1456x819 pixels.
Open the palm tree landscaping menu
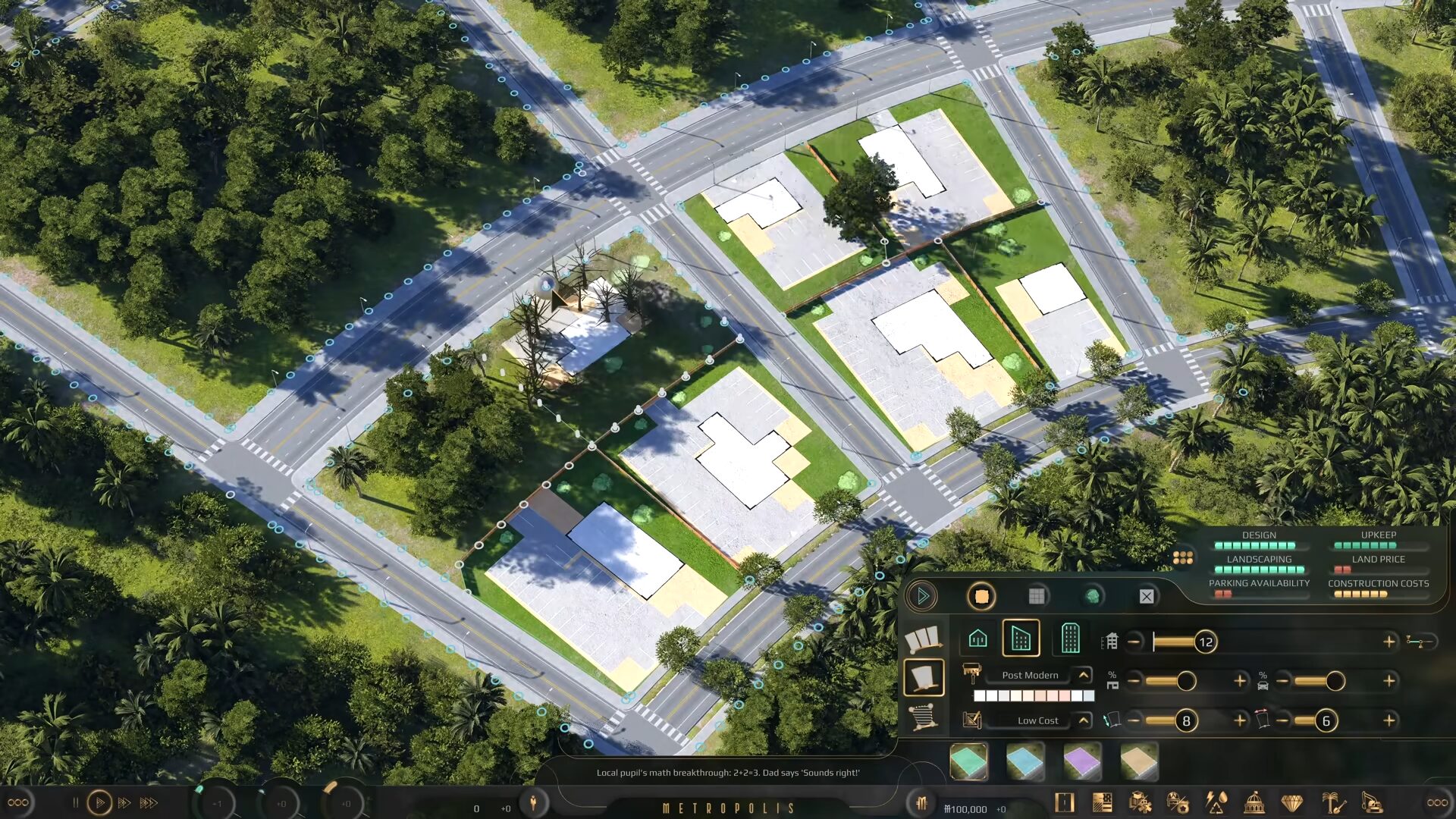tap(1332, 803)
